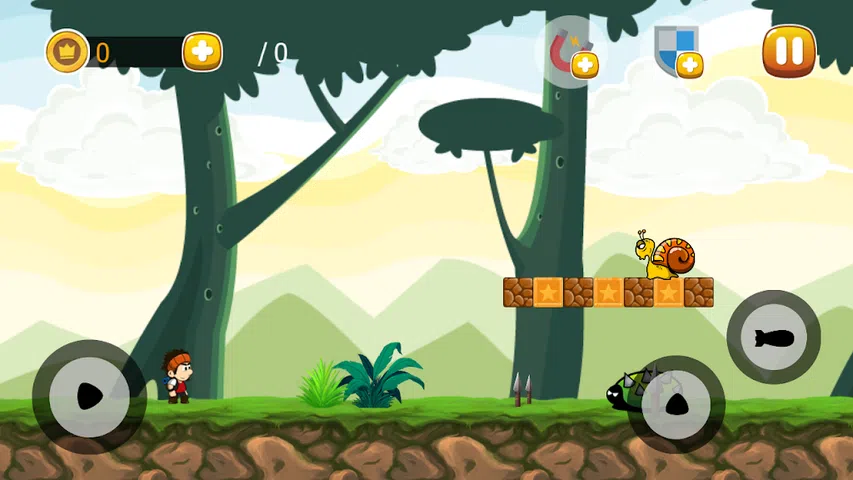853x480 pixels.
Task: Pause the game with the orange button
Action: 789,51
